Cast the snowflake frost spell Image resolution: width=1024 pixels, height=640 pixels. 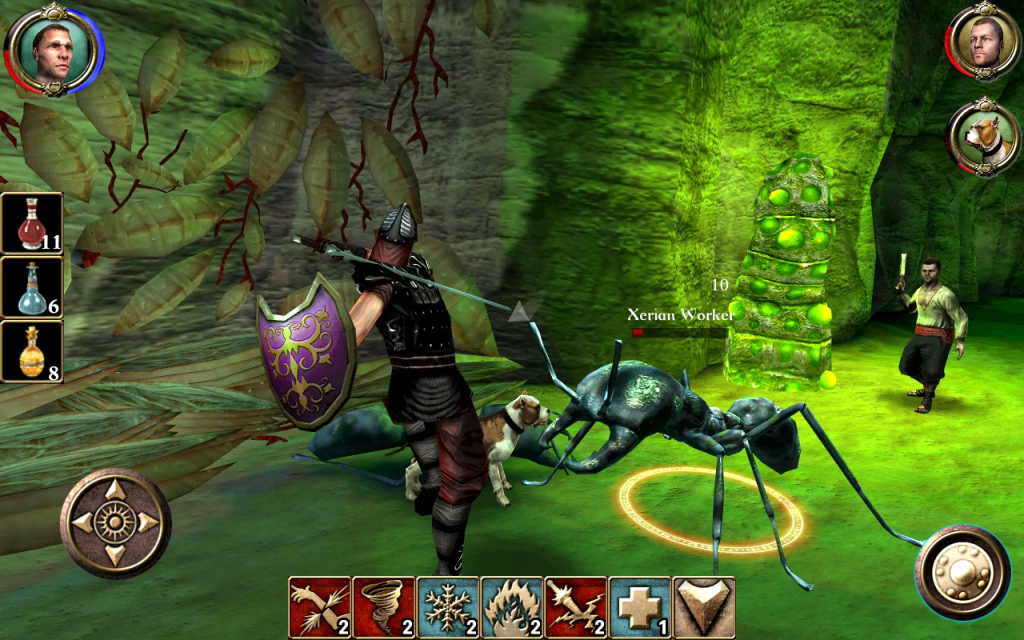448,607
